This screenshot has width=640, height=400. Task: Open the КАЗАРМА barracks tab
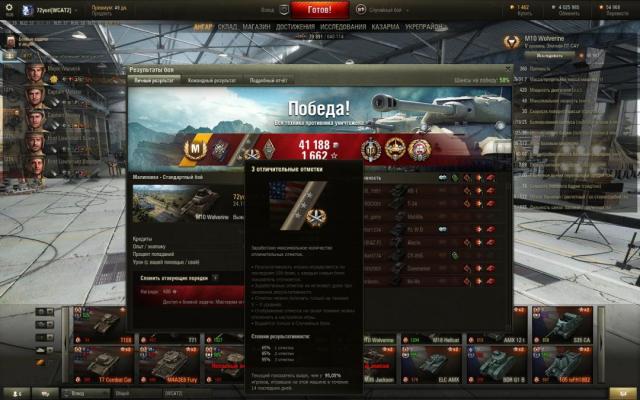[x=387, y=27]
